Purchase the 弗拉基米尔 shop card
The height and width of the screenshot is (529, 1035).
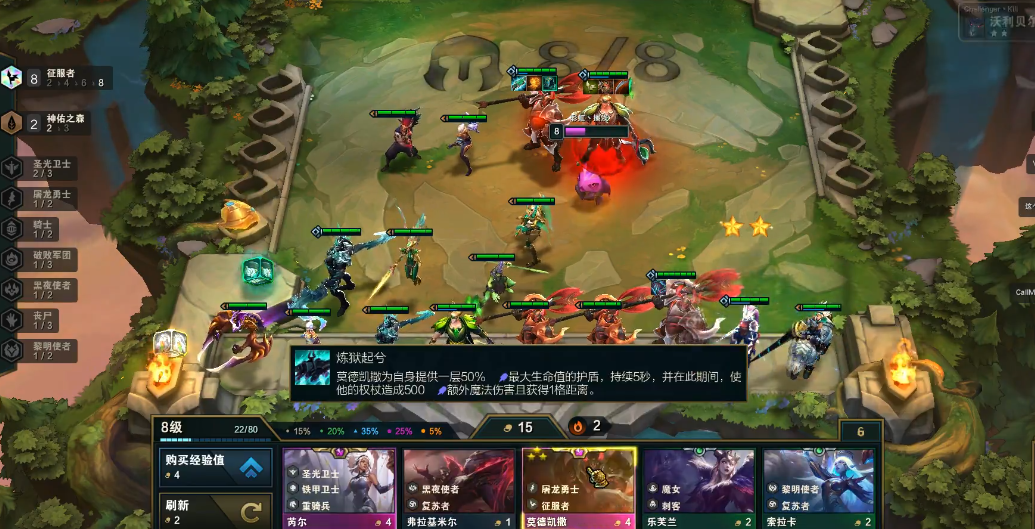click(x=459, y=487)
